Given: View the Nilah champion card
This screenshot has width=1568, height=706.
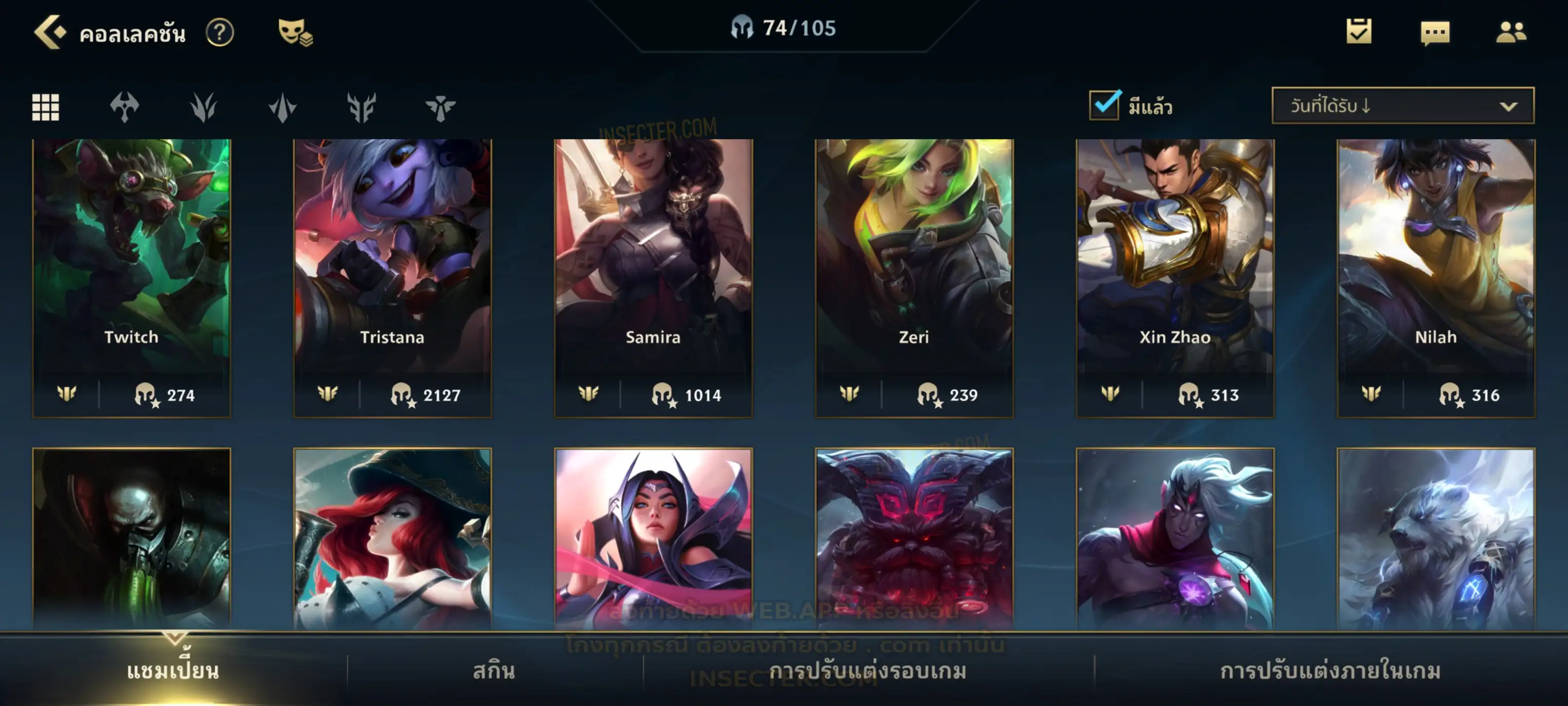Looking at the screenshot, I should click(1435, 277).
